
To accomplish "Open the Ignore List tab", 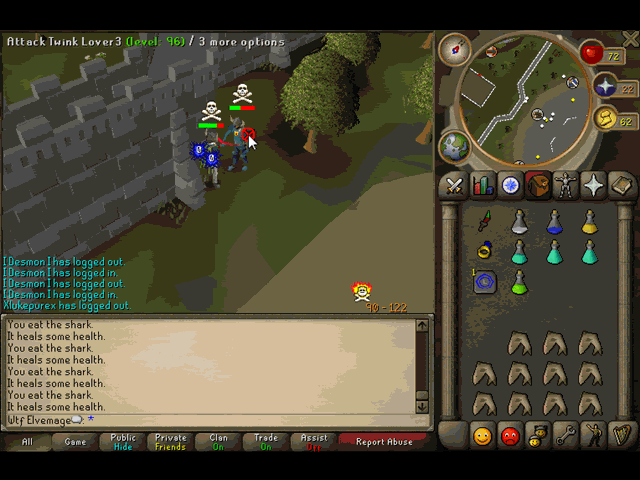I will click(x=511, y=436).
